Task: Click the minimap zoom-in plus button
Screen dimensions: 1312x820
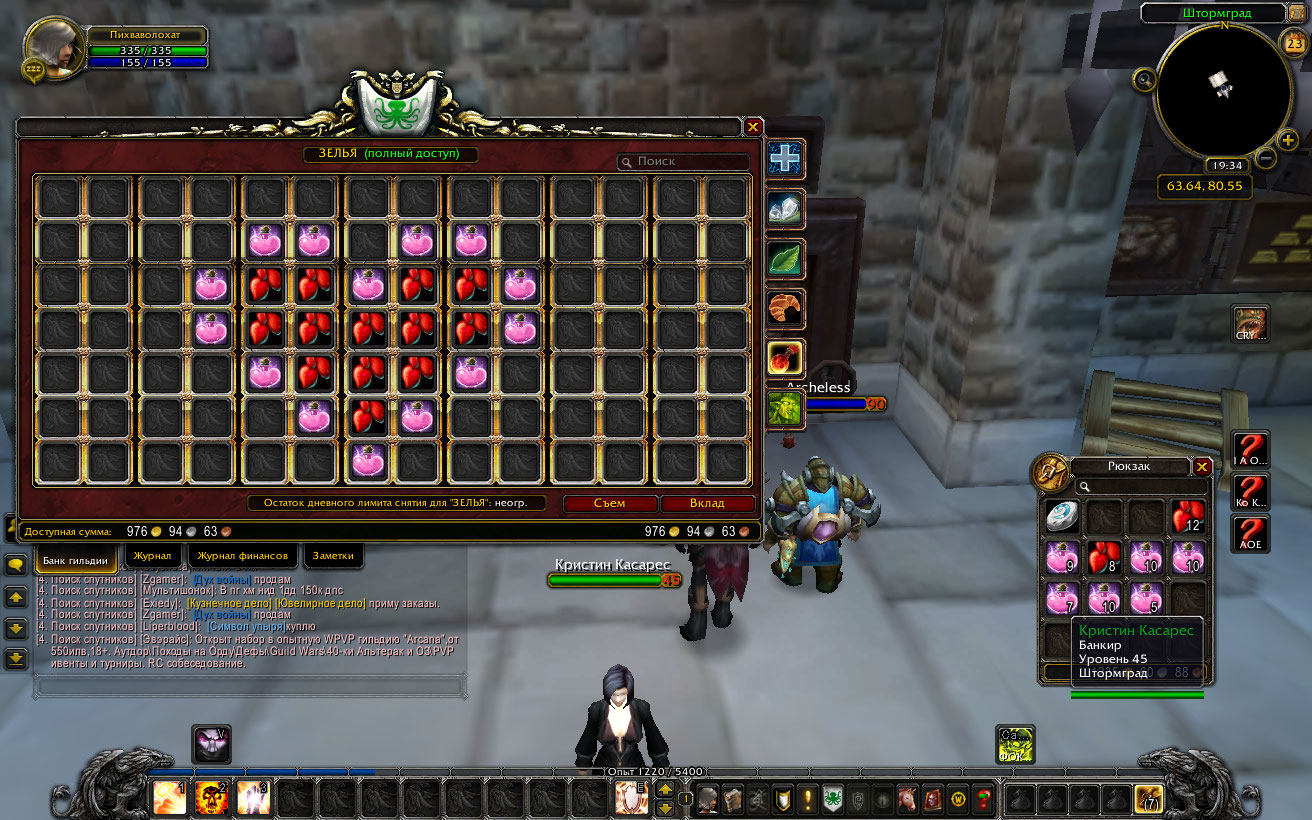Action: tap(1288, 141)
